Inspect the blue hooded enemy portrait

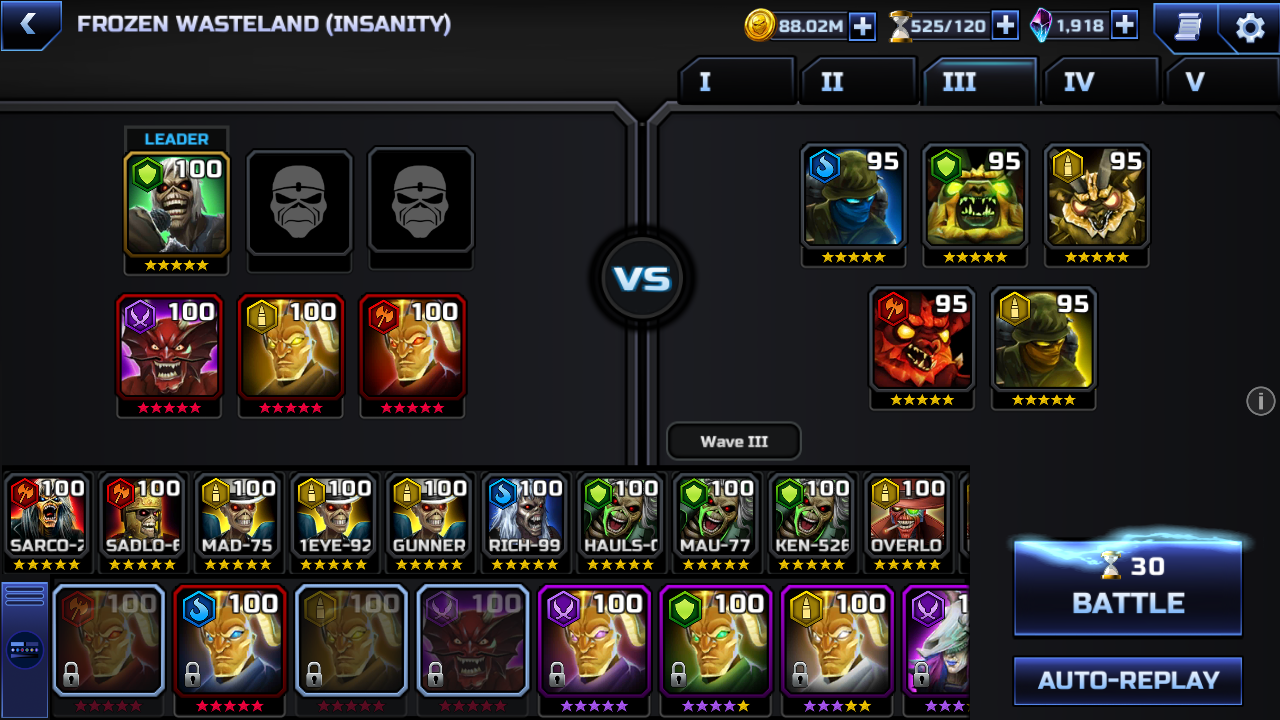[853, 196]
